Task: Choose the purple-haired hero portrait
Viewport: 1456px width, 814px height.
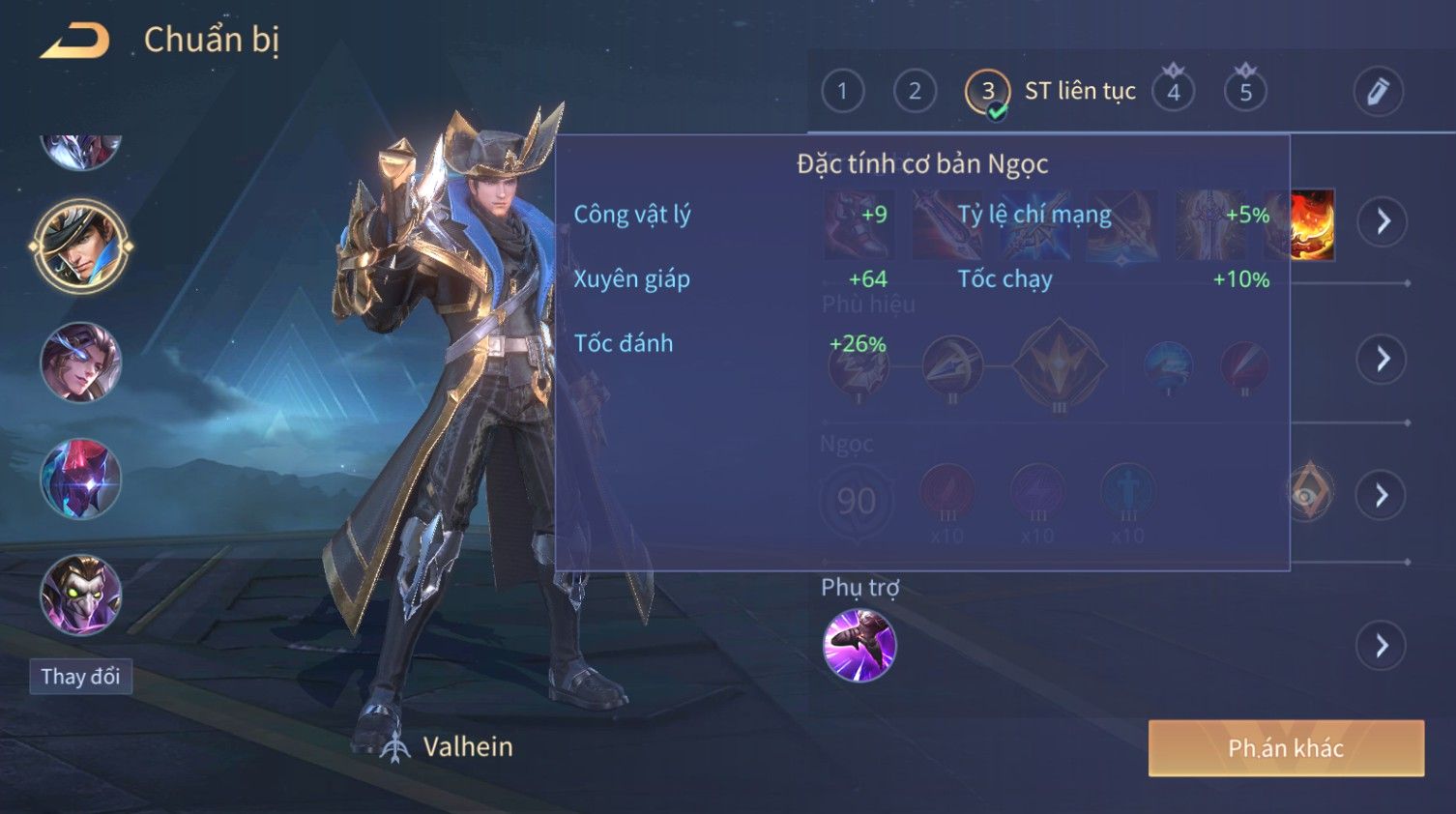Action: [x=81, y=363]
